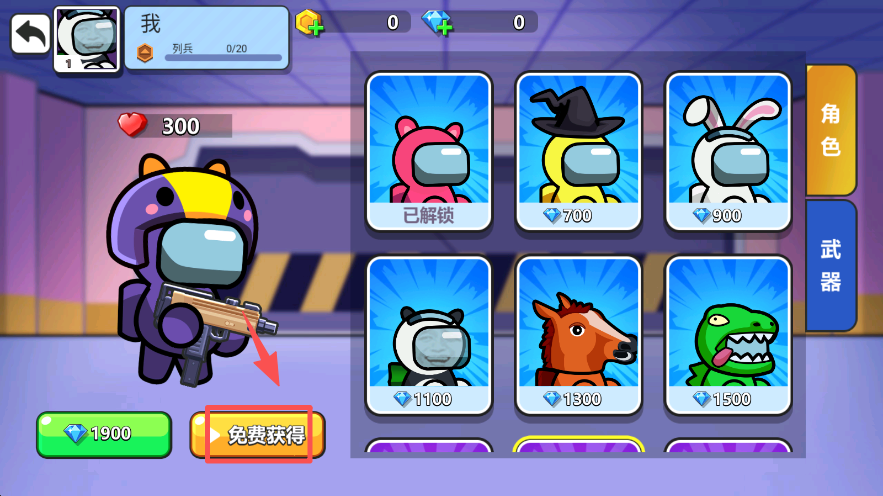The image size is (883, 496).
Task: Open the player profile avatar
Action: [x=87, y=39]
